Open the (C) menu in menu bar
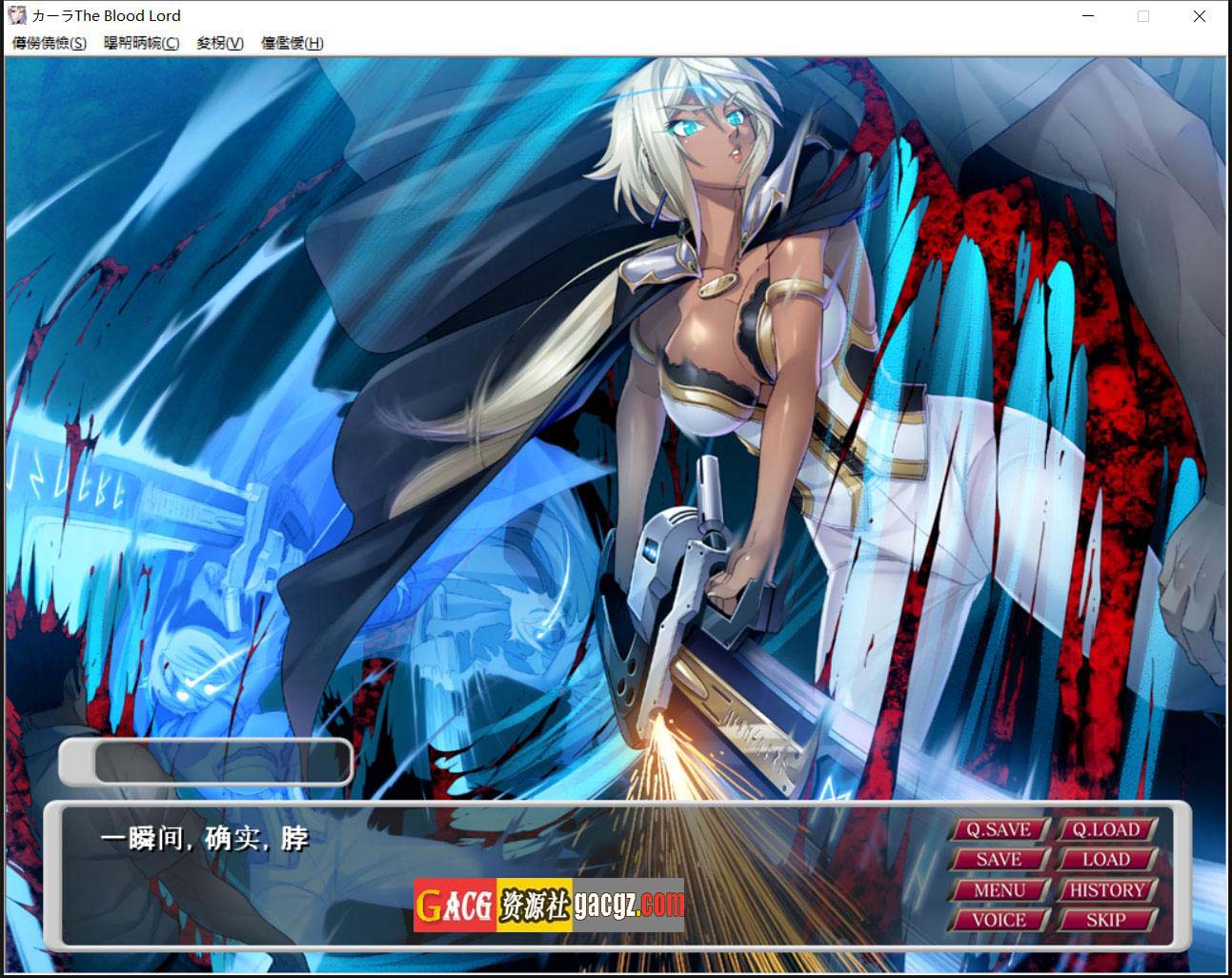Viewport: 1232px width, 978px height. point(141,43)
